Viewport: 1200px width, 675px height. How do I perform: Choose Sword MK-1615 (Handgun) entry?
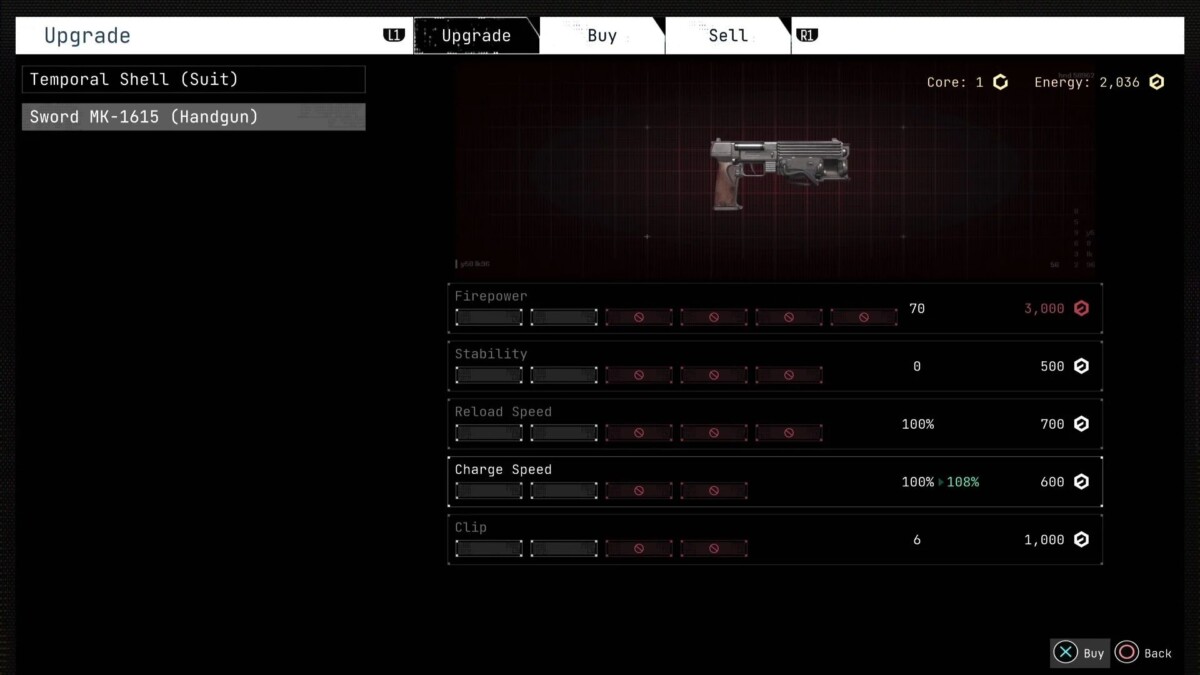pyautogui.click(x=194, y=117)
